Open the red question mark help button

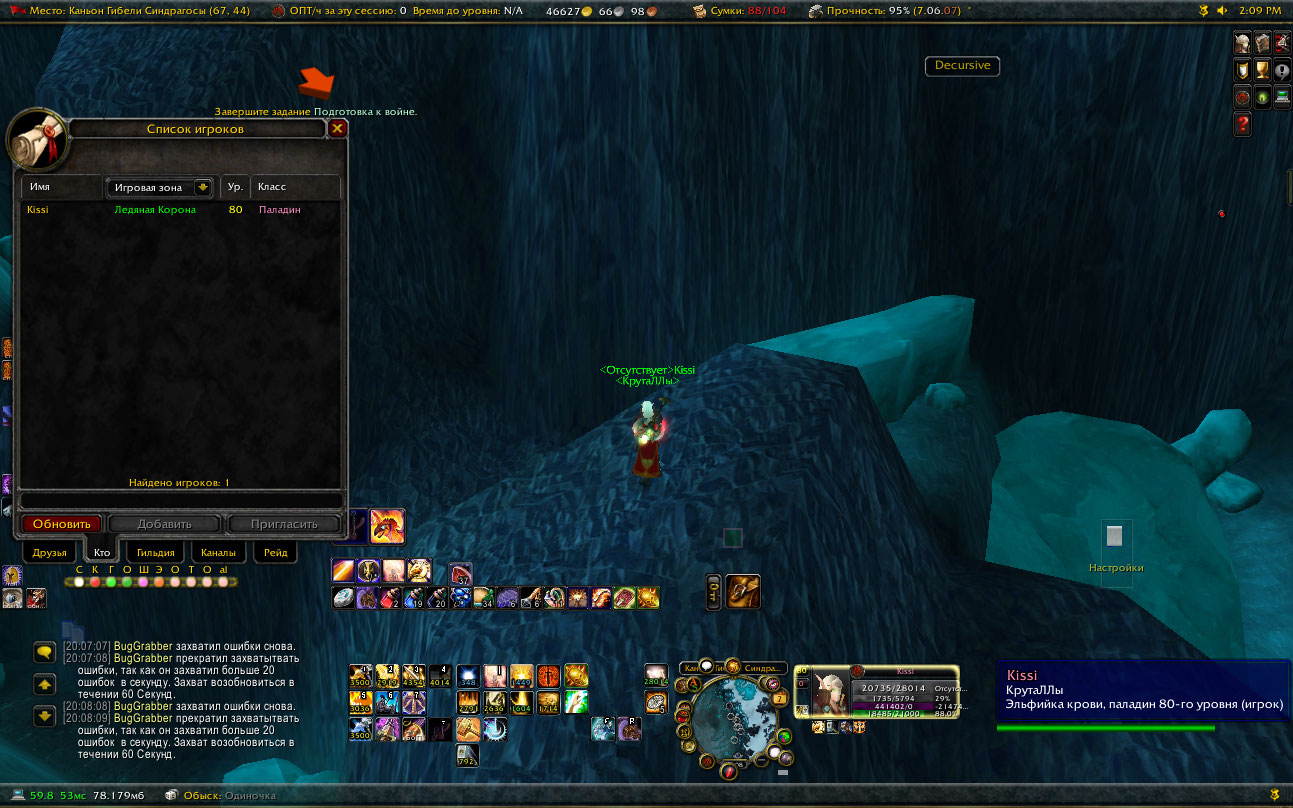(x=1243, y=124)
